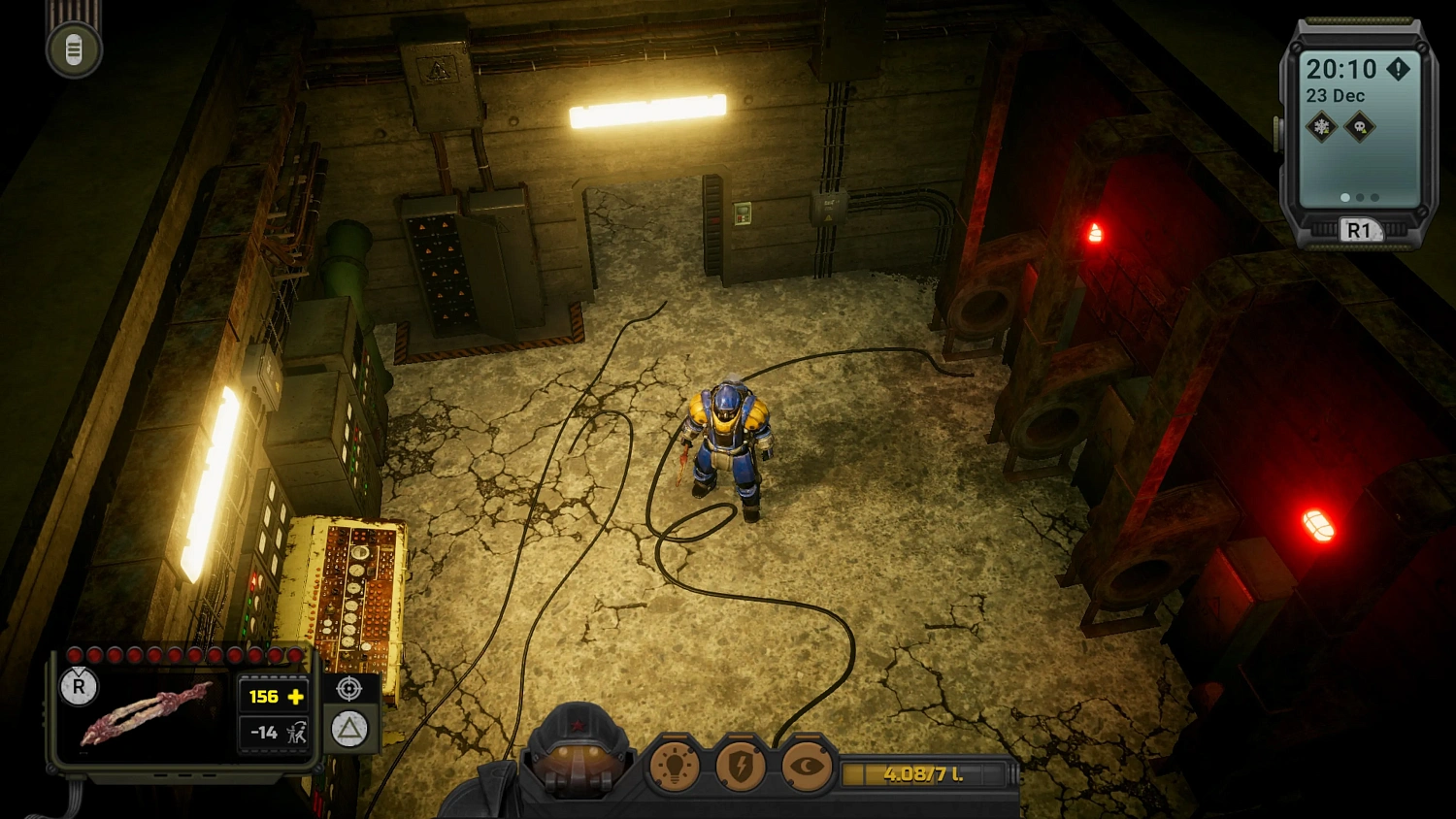
Task: Click the fuel gauge showing 4.08/7 l.
Action: pyautogui.click(x=922, y=774)
